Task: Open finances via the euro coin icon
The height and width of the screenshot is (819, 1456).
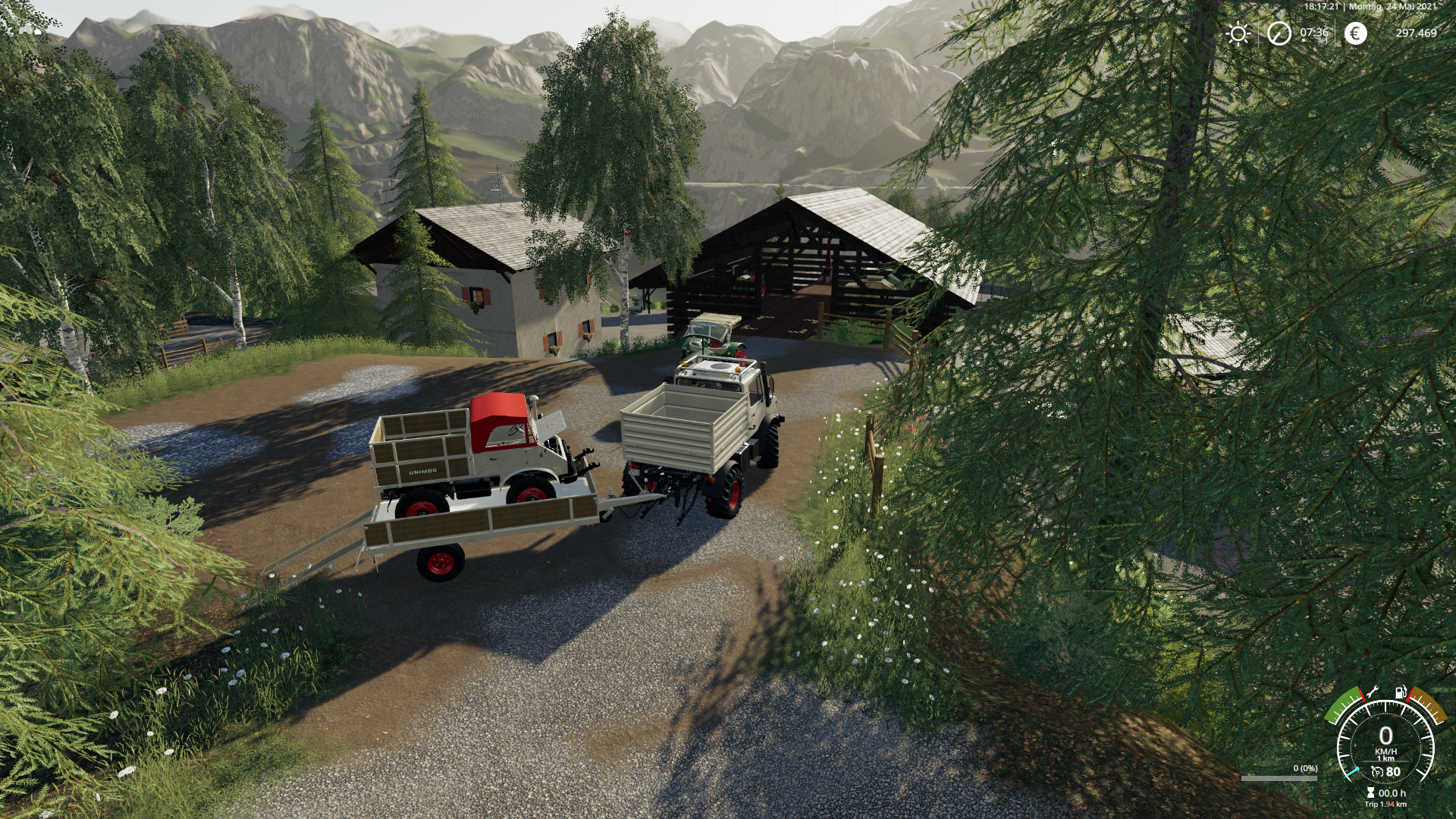Action: (1356, 33)
